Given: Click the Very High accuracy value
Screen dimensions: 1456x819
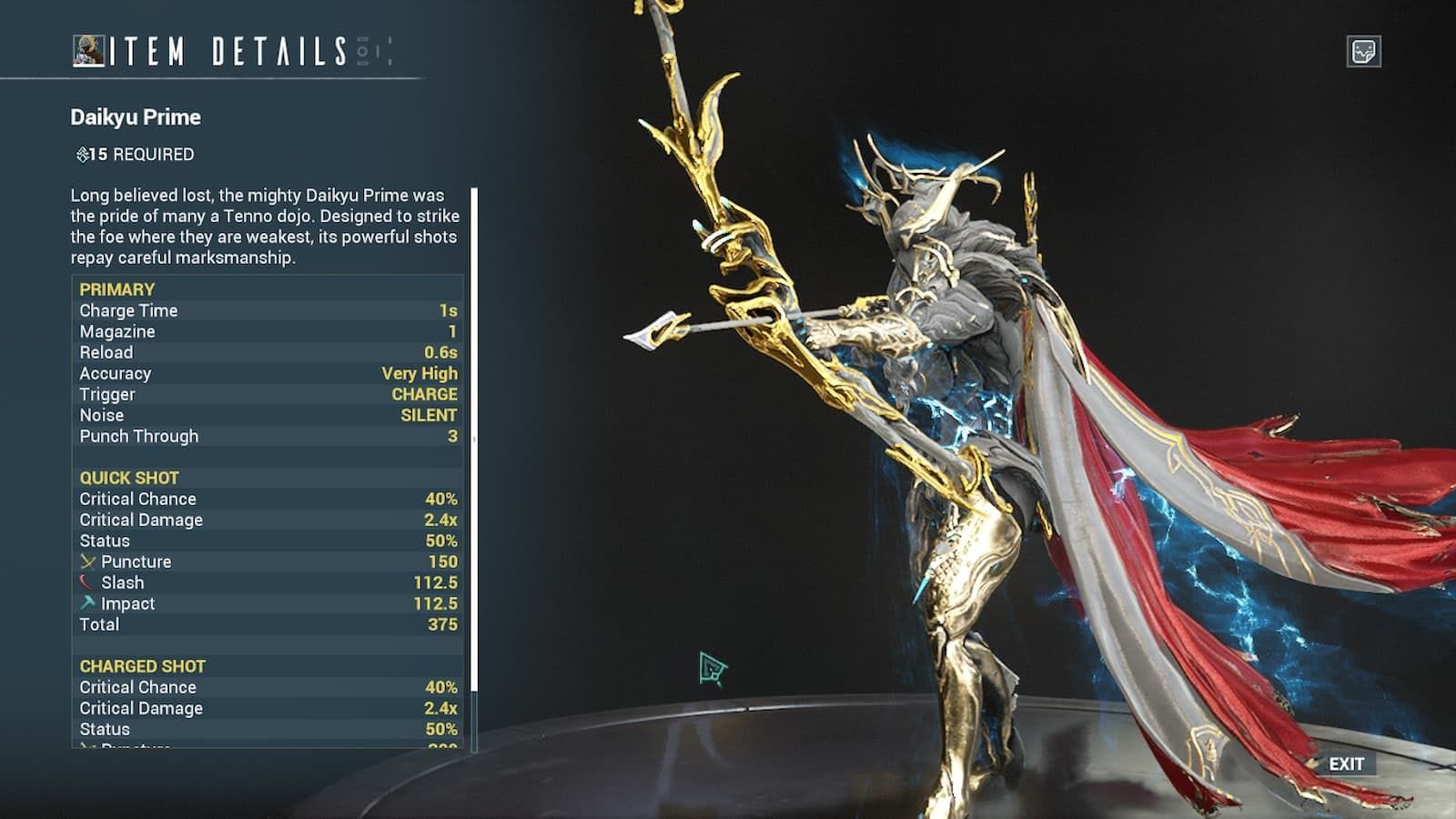Looking at the screenshot, I should [x=420, y=373].
